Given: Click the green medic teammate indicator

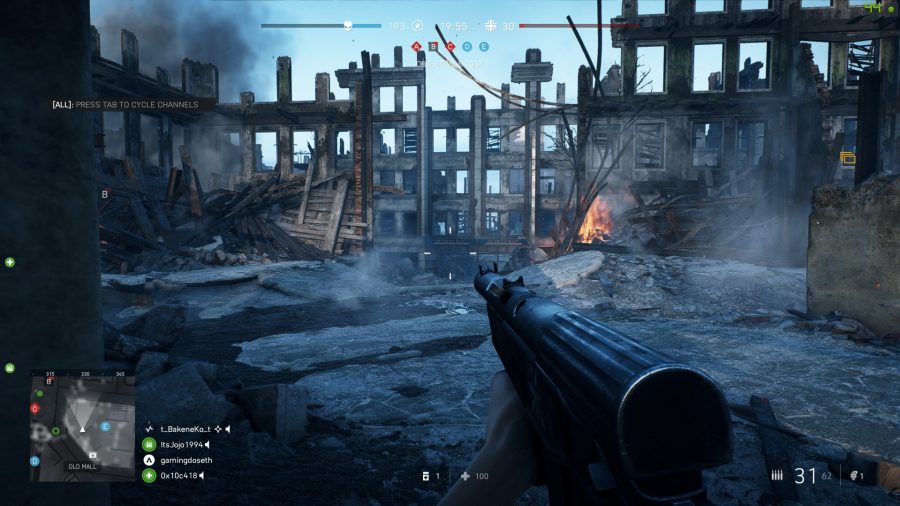Looking at the screenshot, I should click(10, 262).
